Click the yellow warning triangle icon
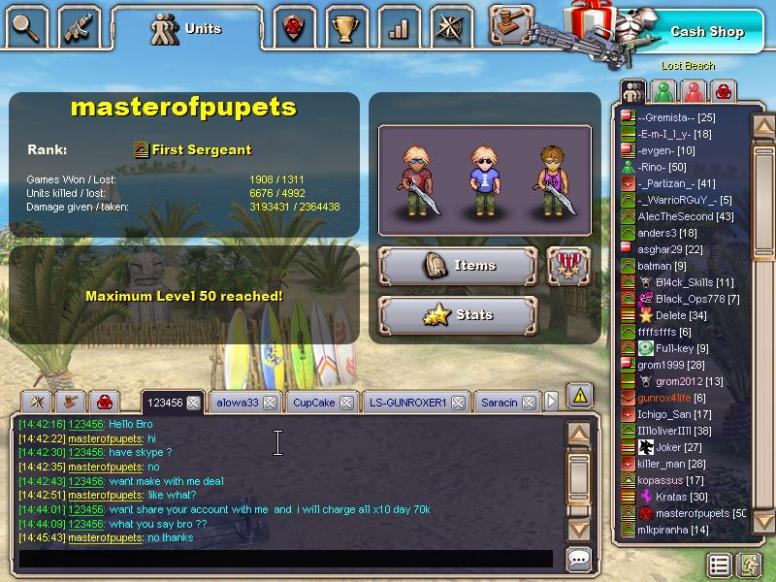 580,395
